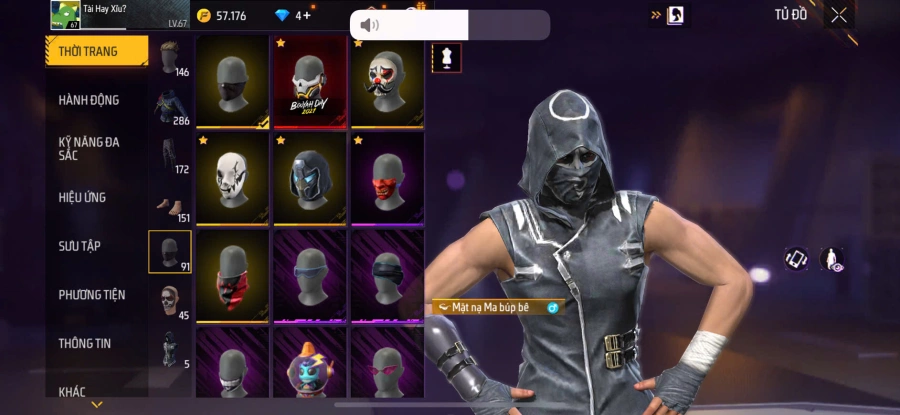The height and width of the screenshot is (415, 900).
Task: Open the Thông Tin tab
Action: [85, 343]
